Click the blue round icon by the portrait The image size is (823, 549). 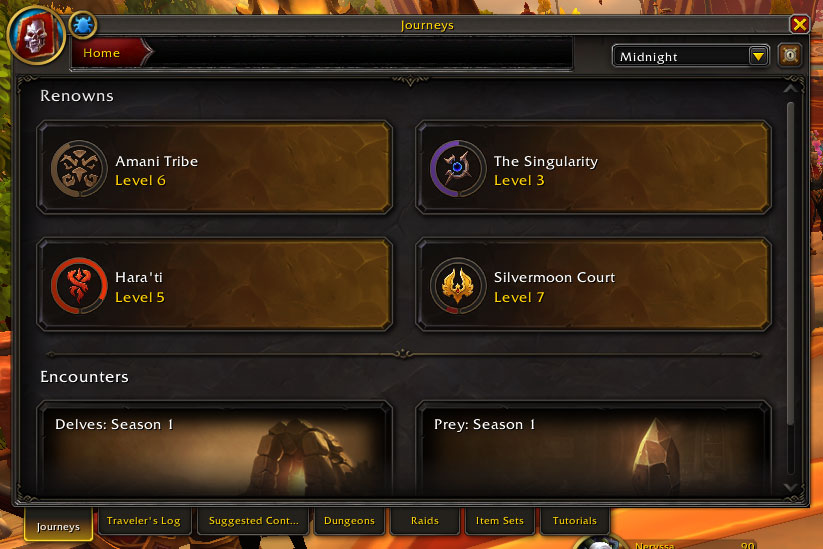(83, 23)
